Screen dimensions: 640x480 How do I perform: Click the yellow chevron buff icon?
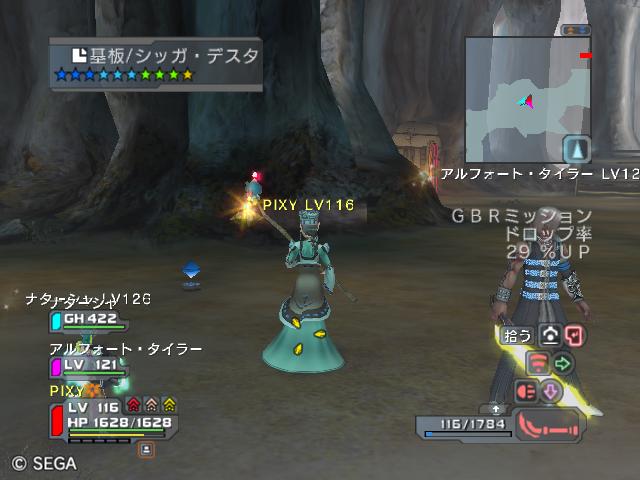coord(169,406)
